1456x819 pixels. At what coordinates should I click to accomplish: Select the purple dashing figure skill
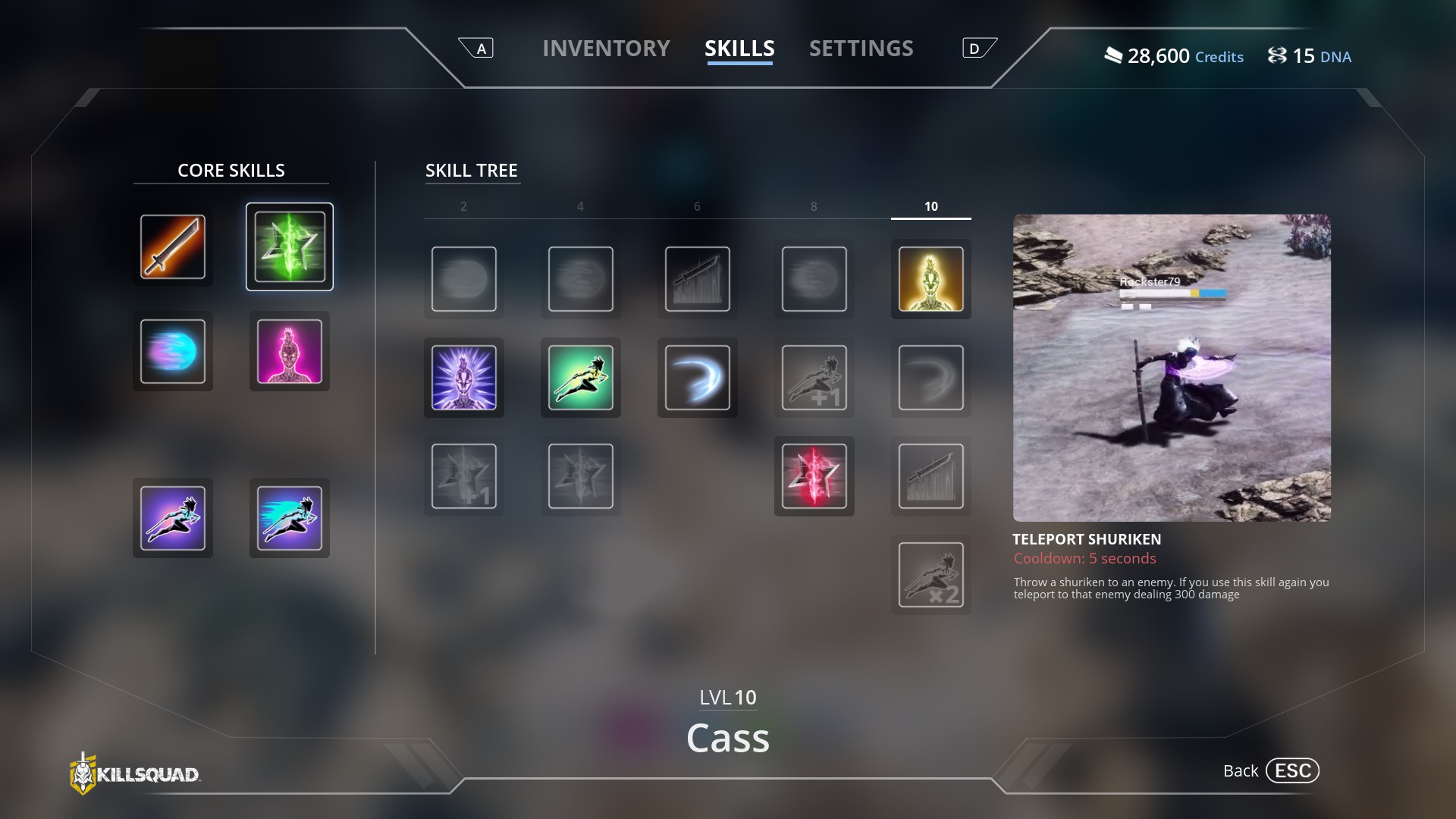[x=173, y=518]
